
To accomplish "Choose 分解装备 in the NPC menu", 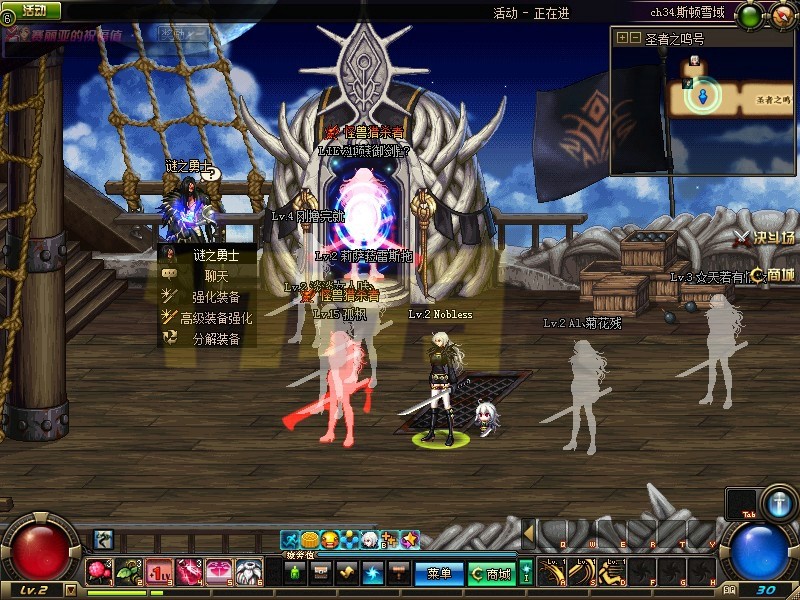I will [216, 339].
